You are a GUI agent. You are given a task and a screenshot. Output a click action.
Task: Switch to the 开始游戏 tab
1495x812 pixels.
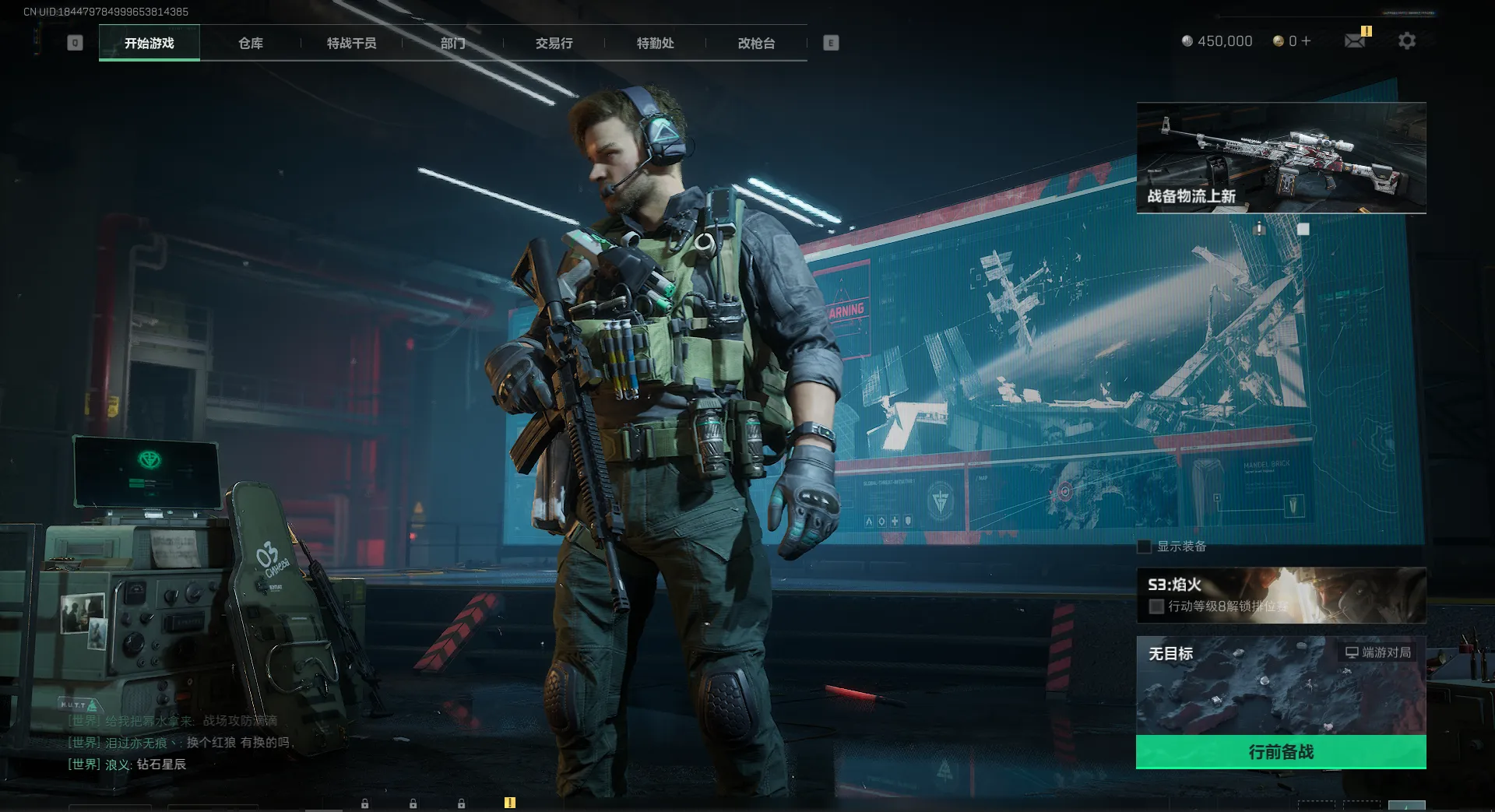click(149, 43)
